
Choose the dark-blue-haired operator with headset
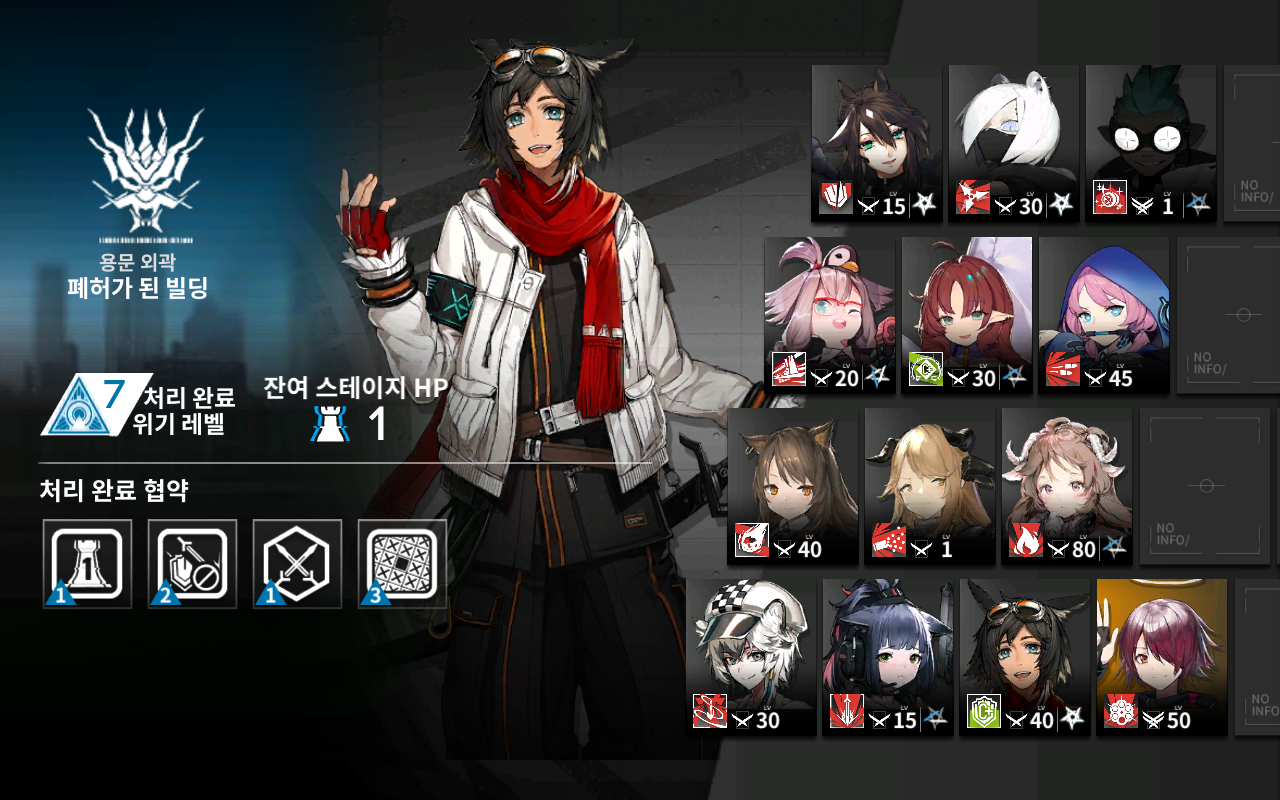(888, 657)
